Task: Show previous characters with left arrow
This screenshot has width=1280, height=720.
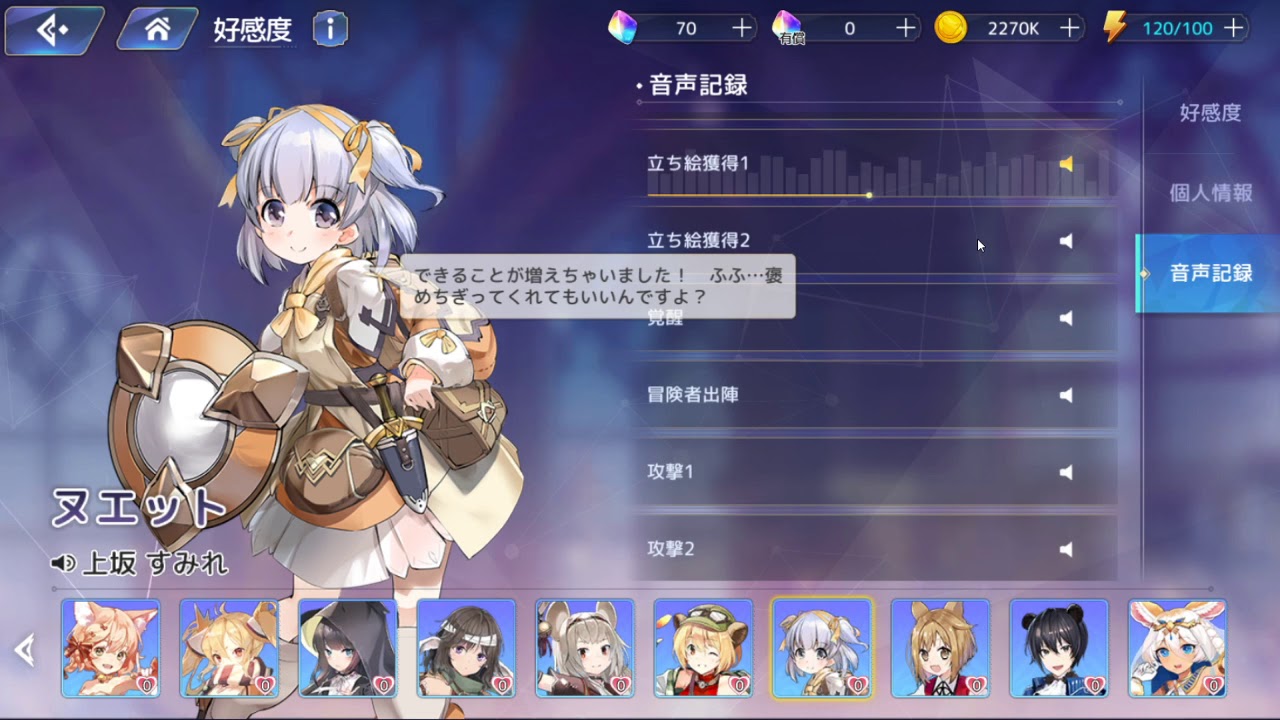Action: click(x=25, y=651)
